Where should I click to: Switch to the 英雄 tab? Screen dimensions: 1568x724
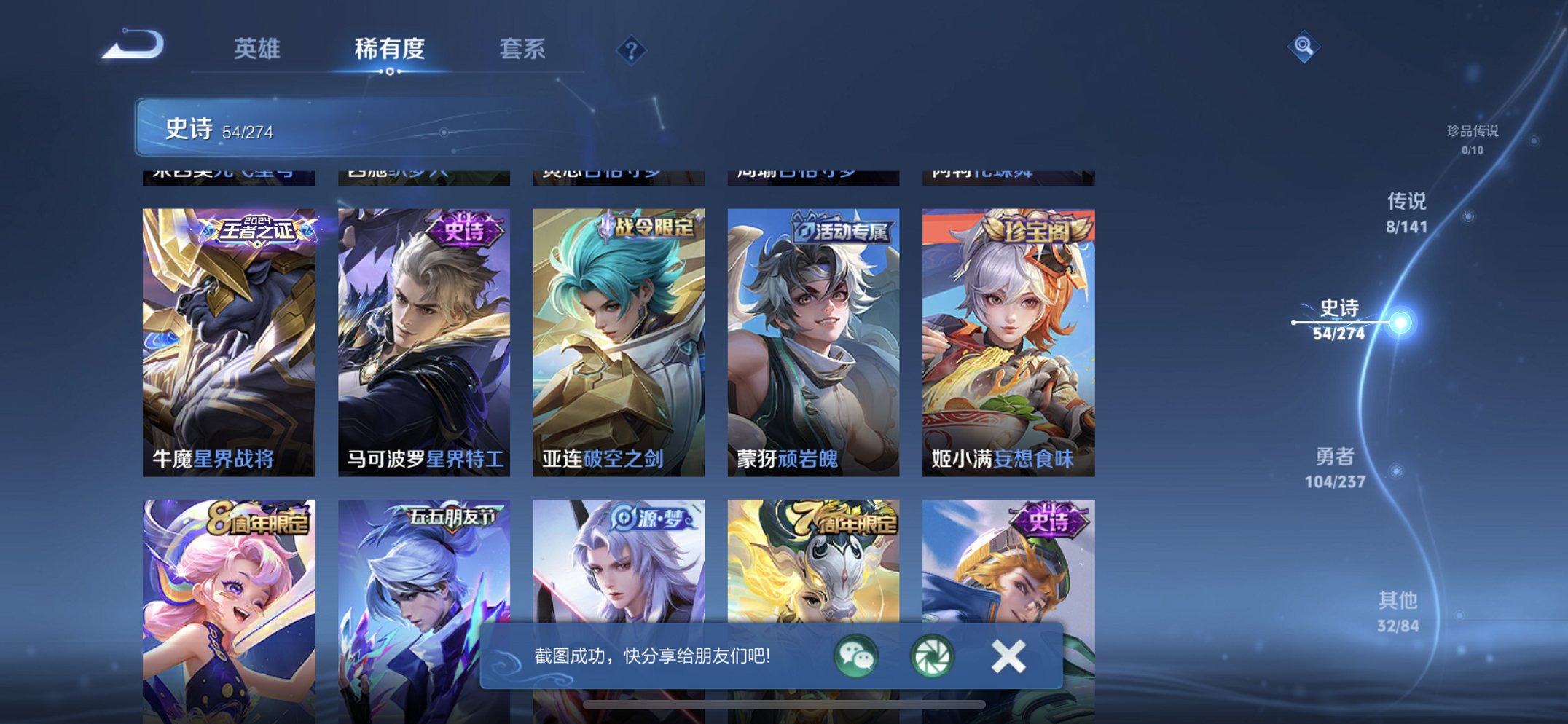click(x=259, y=50)
